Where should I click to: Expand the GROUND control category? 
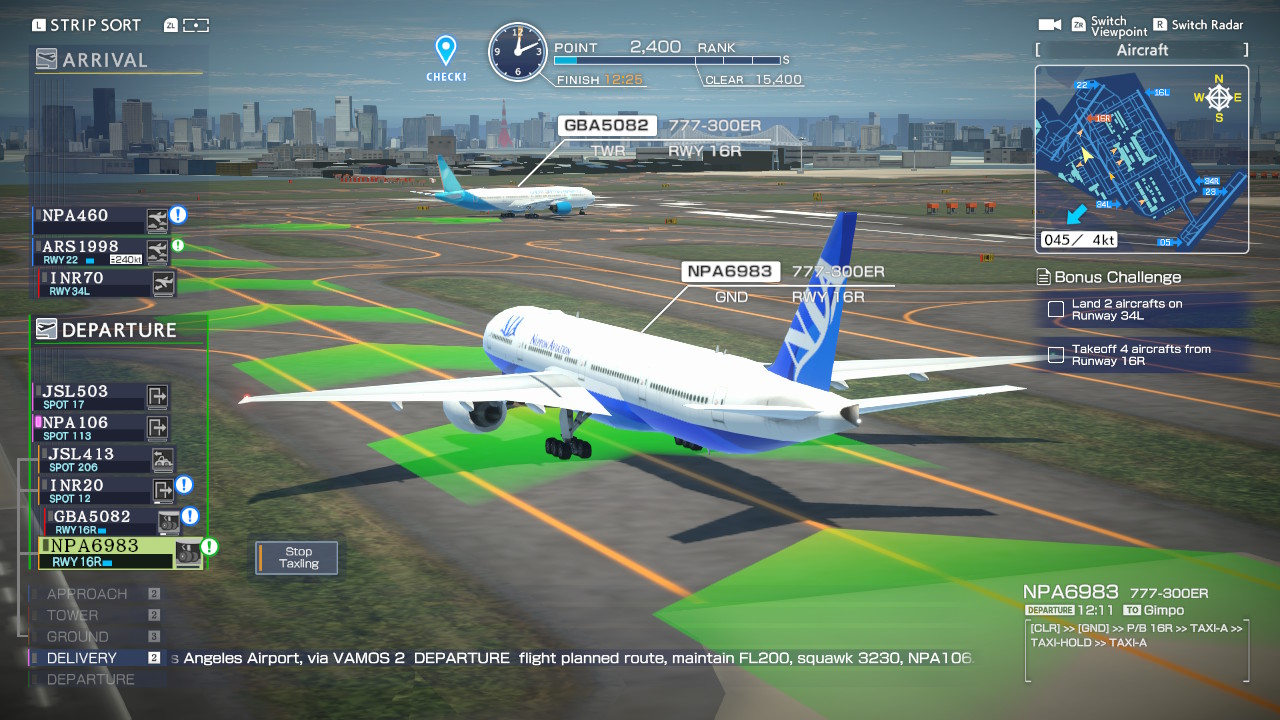click(77, 636)
